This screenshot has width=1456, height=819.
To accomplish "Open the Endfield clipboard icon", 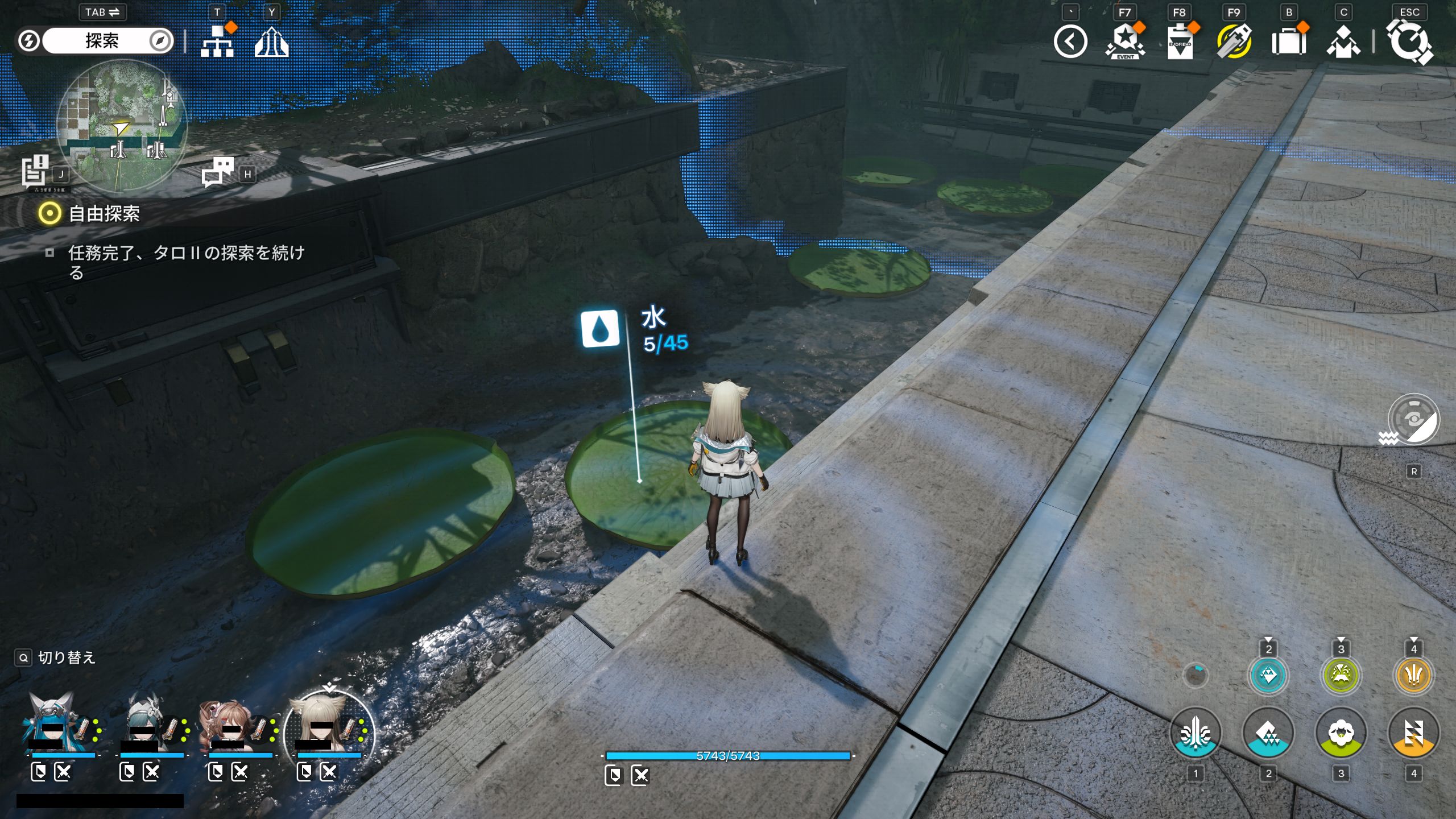I will (x=1180, y=42).
